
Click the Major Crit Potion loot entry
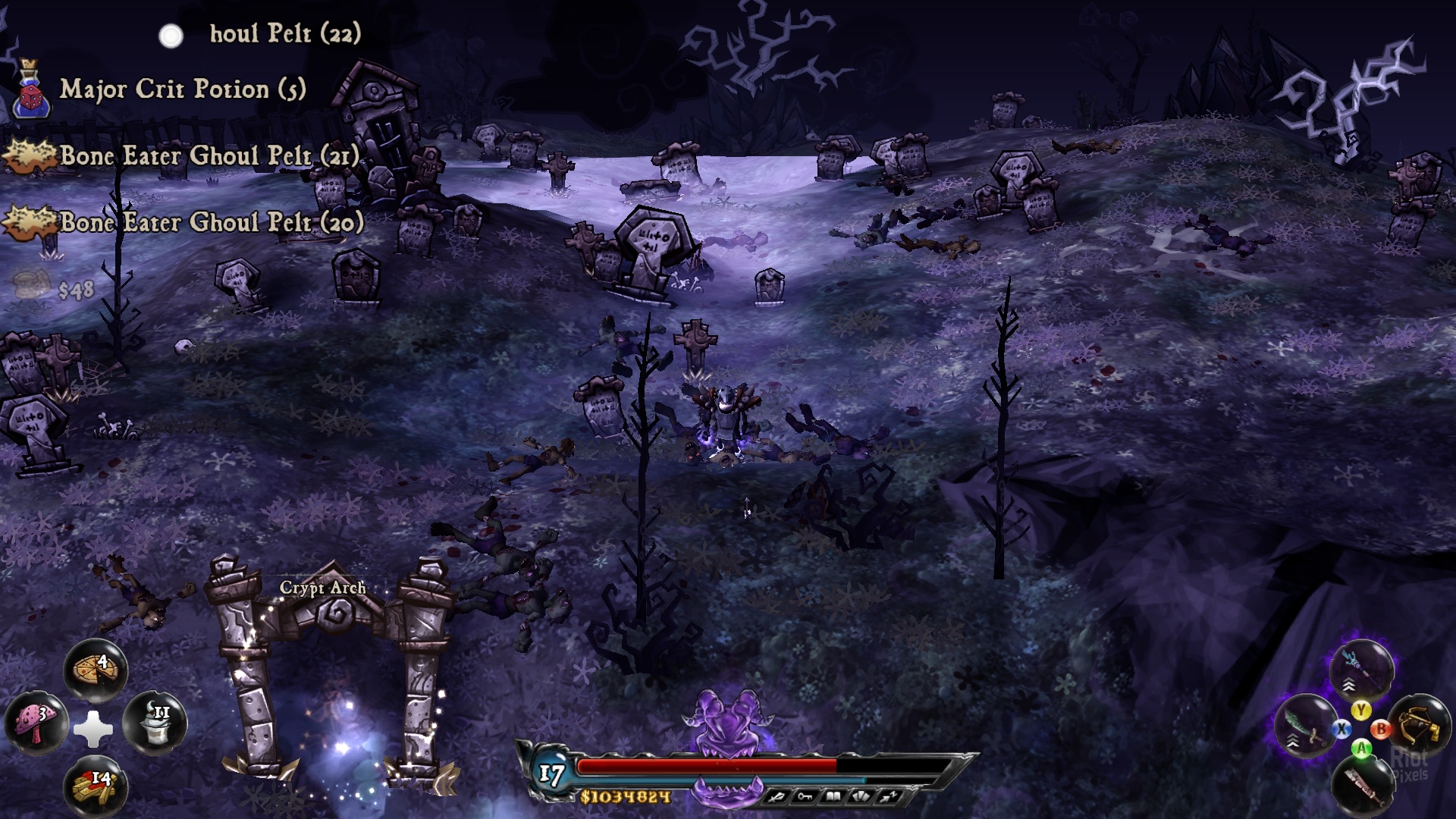[182, 89]
